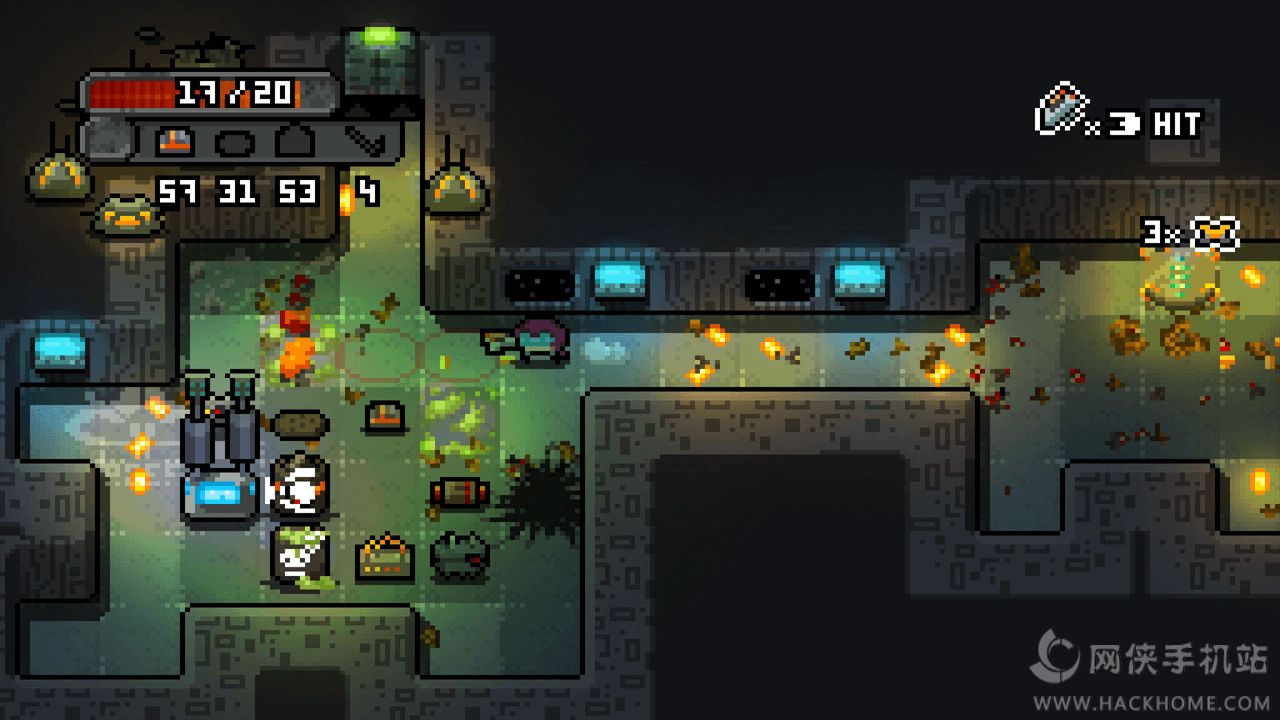Click the rocket x3 hit indicator icon

pyautogui.click(x=1063, y=110)
